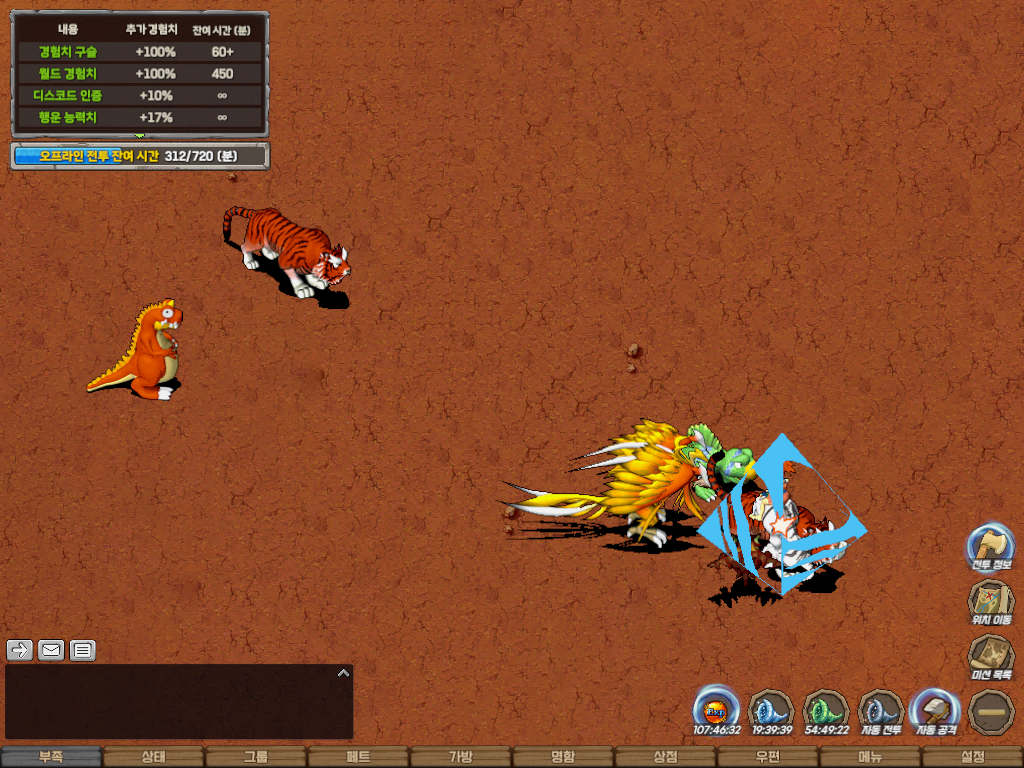Viewport: 1024px width, 768px height.
Task: Open the 부족 tab in the bottom bar
Action: [x=51, y=757]
